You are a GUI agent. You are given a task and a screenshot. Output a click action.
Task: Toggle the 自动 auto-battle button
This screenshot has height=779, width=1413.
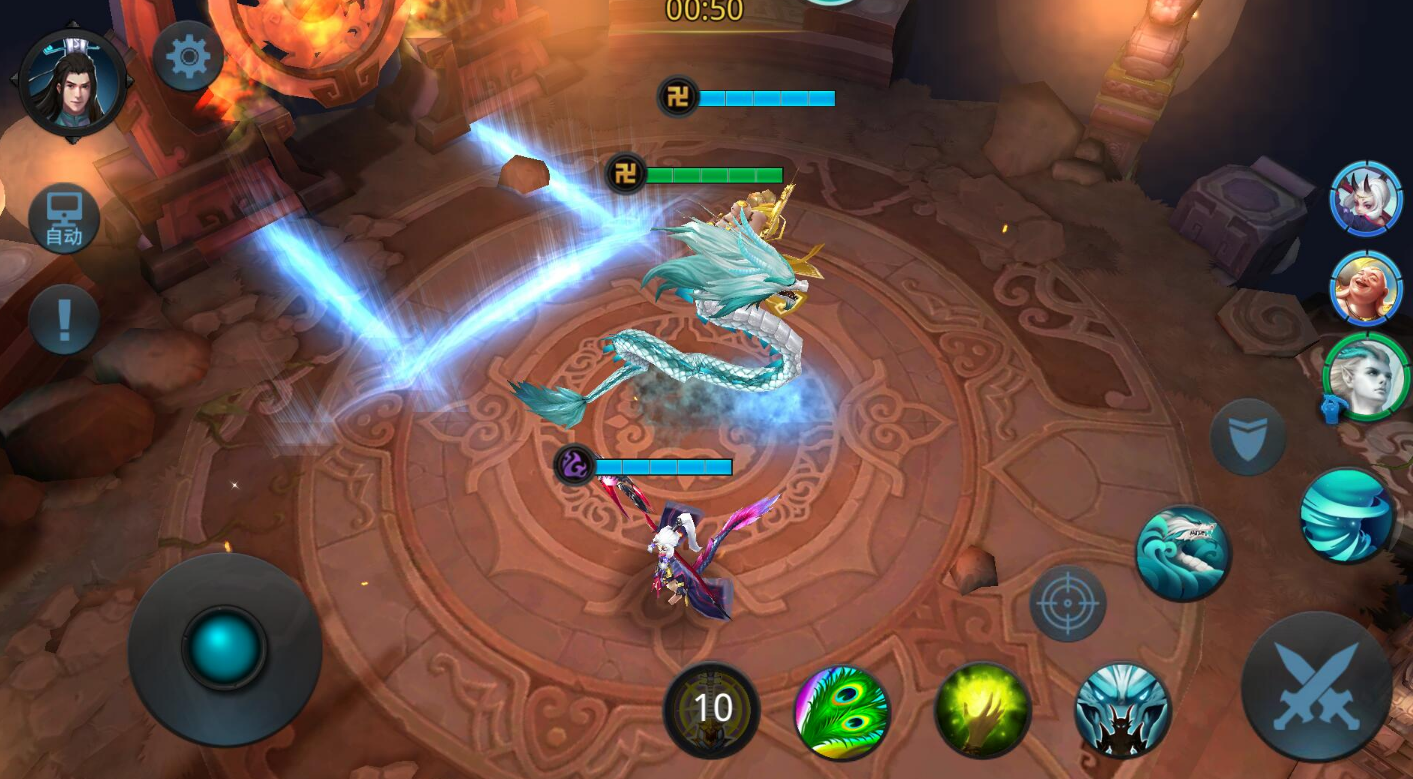[x=64, y=219]
